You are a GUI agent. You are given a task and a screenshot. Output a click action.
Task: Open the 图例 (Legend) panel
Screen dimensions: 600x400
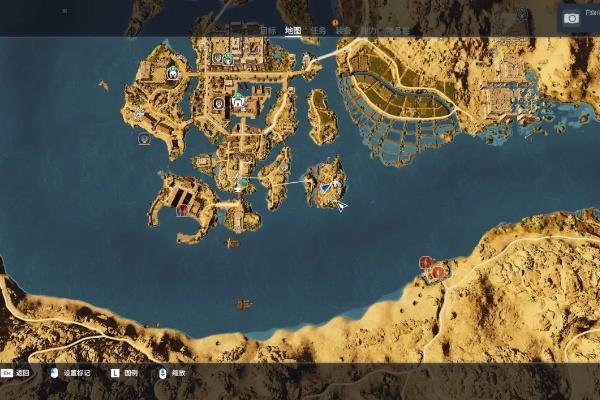pyautogui.click(x=129, y=373)
